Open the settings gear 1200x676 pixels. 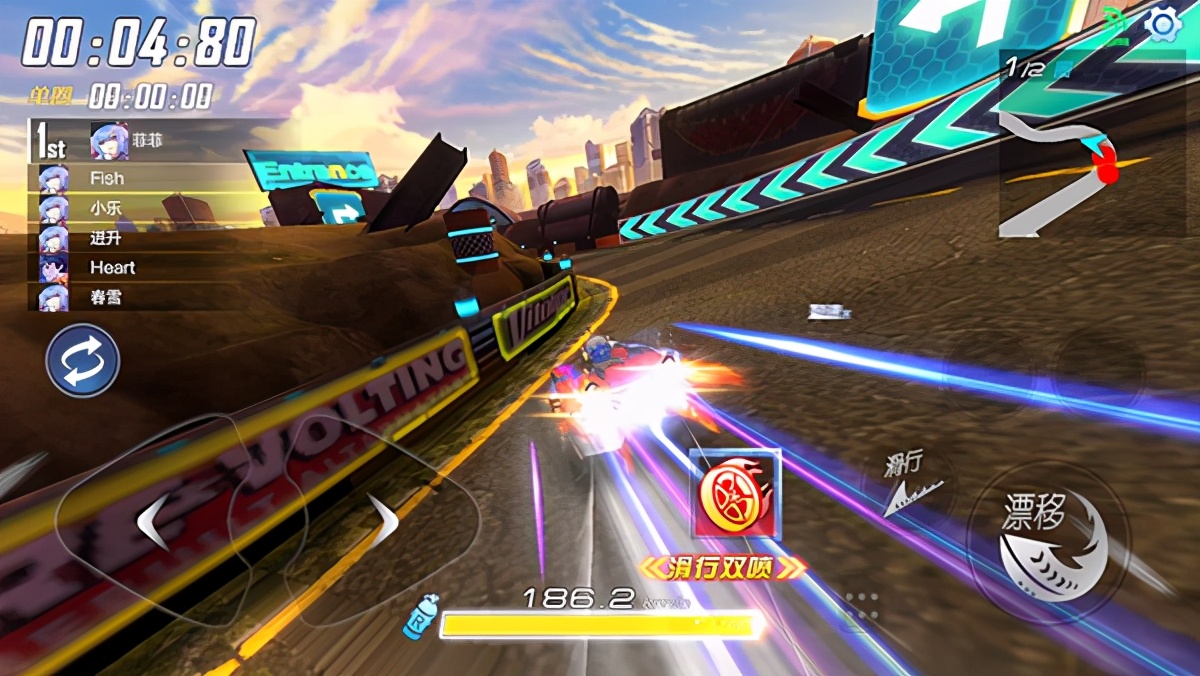pyautogui.click(x=1163, y=23)
